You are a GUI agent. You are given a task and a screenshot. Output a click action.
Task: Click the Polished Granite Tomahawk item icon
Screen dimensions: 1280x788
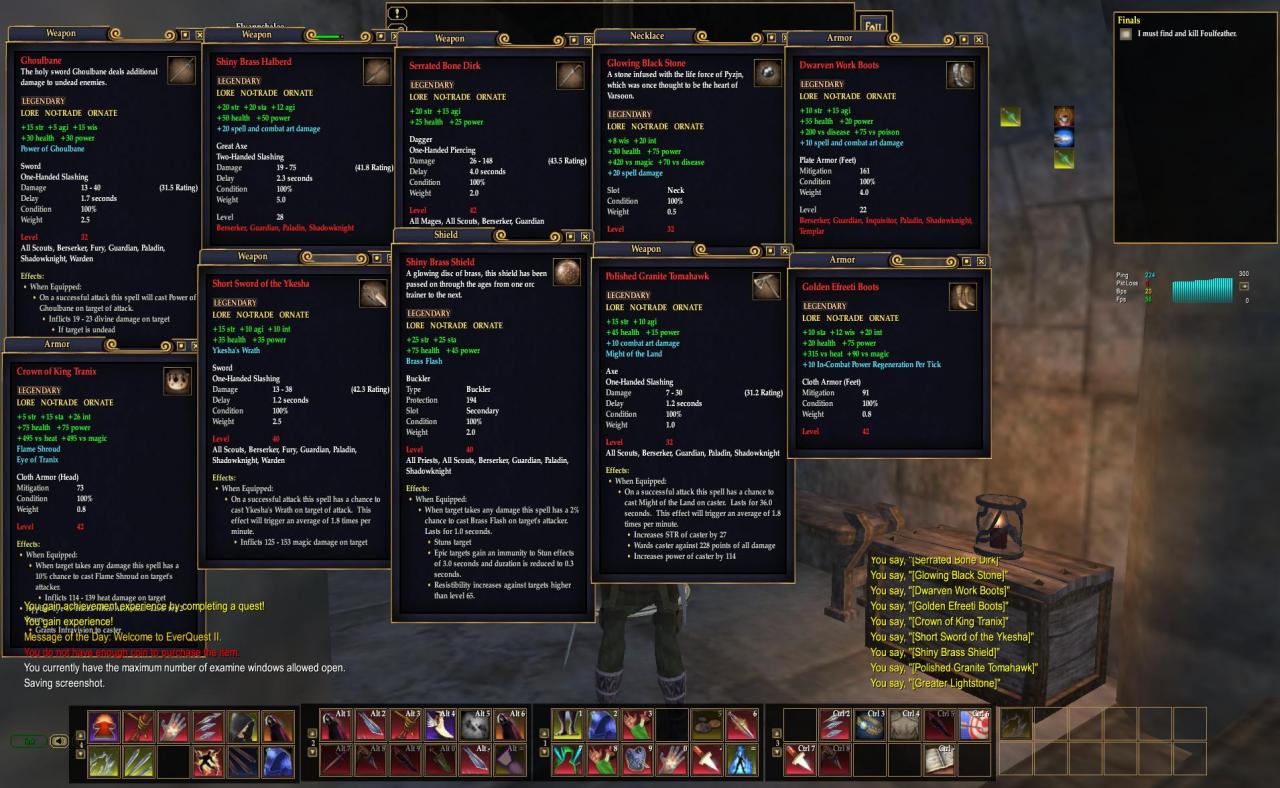(x=766, y=285)
